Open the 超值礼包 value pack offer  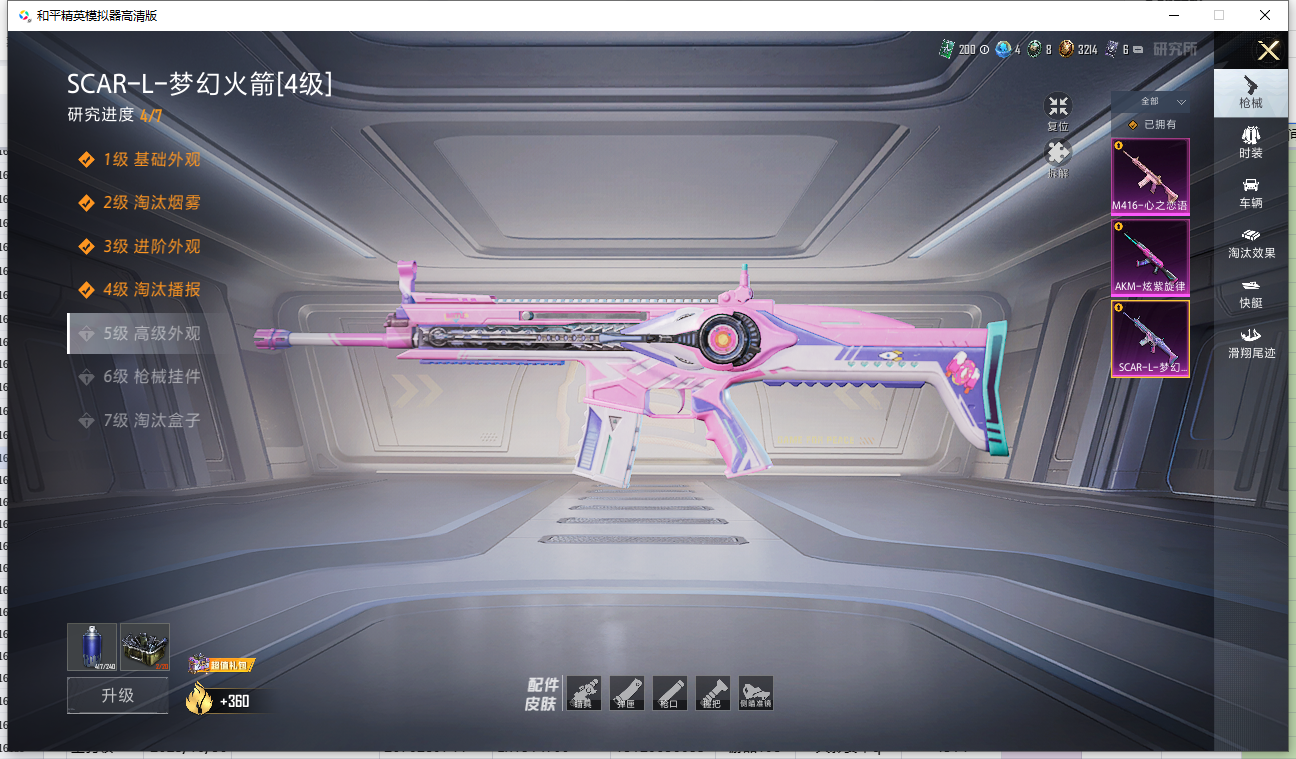point(219,665)
